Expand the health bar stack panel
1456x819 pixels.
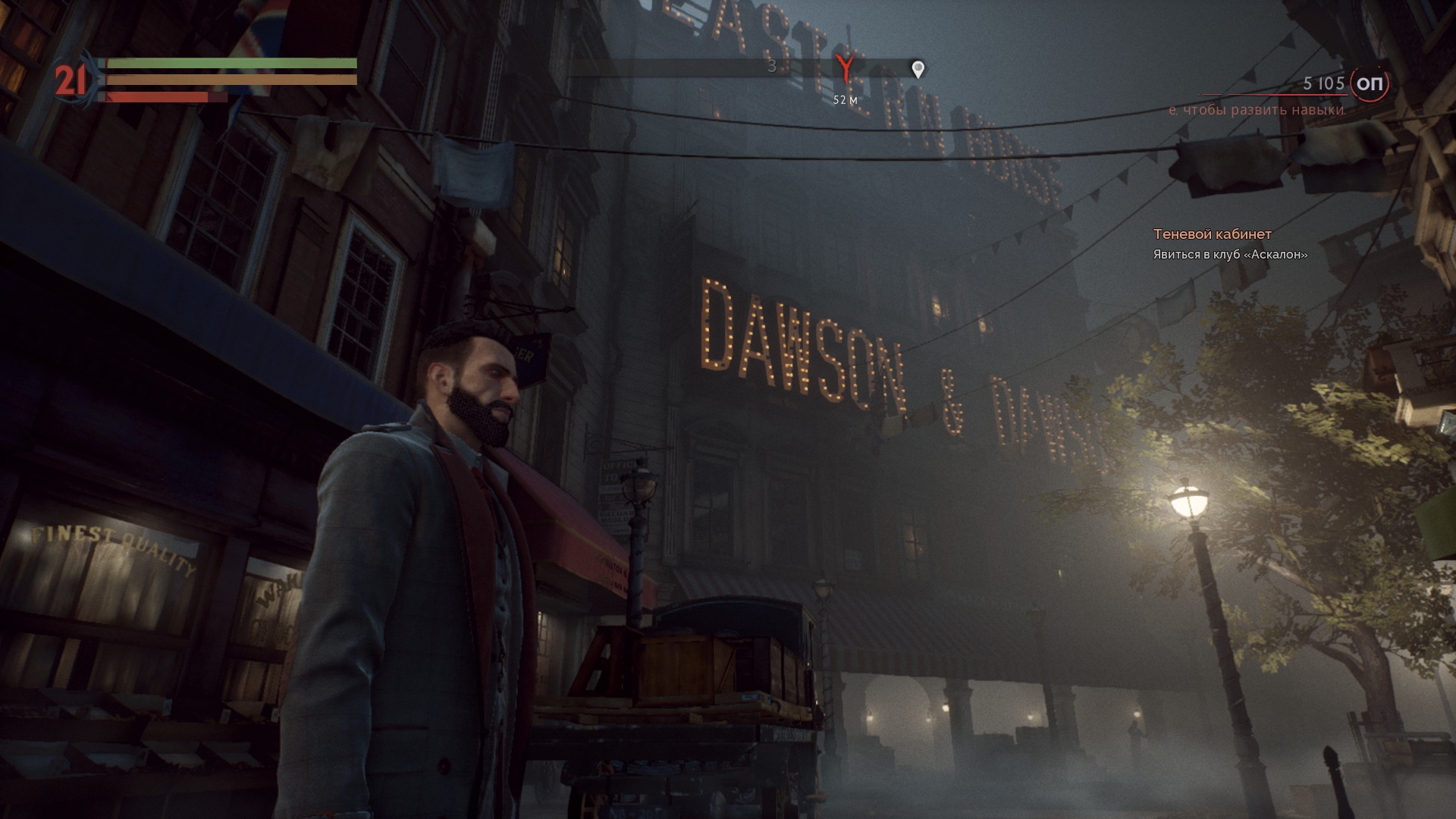click(x=227, y=80)
